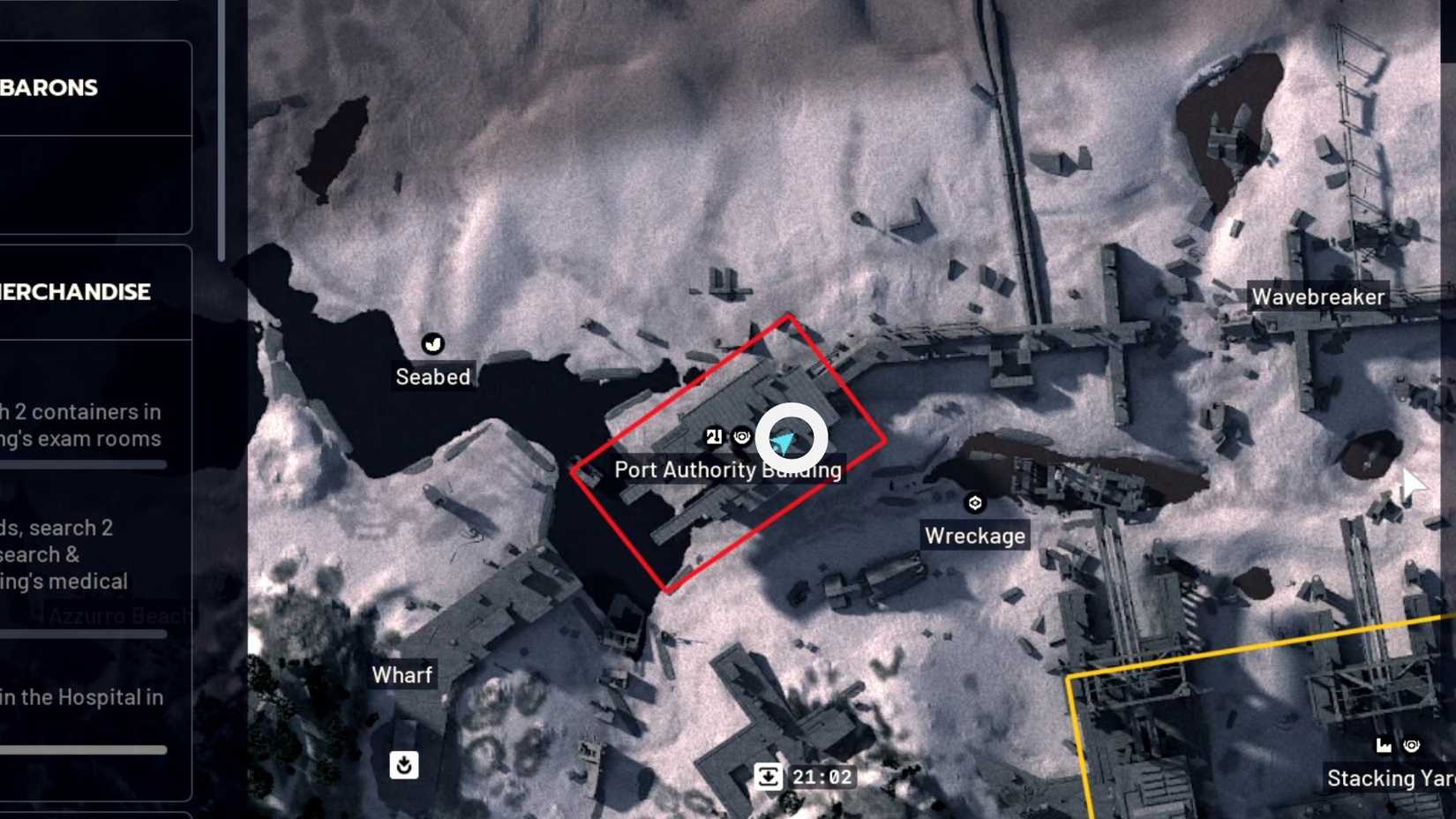
Task: Open the MERCHANDISE section header
Action: click(x=75, y=292)
